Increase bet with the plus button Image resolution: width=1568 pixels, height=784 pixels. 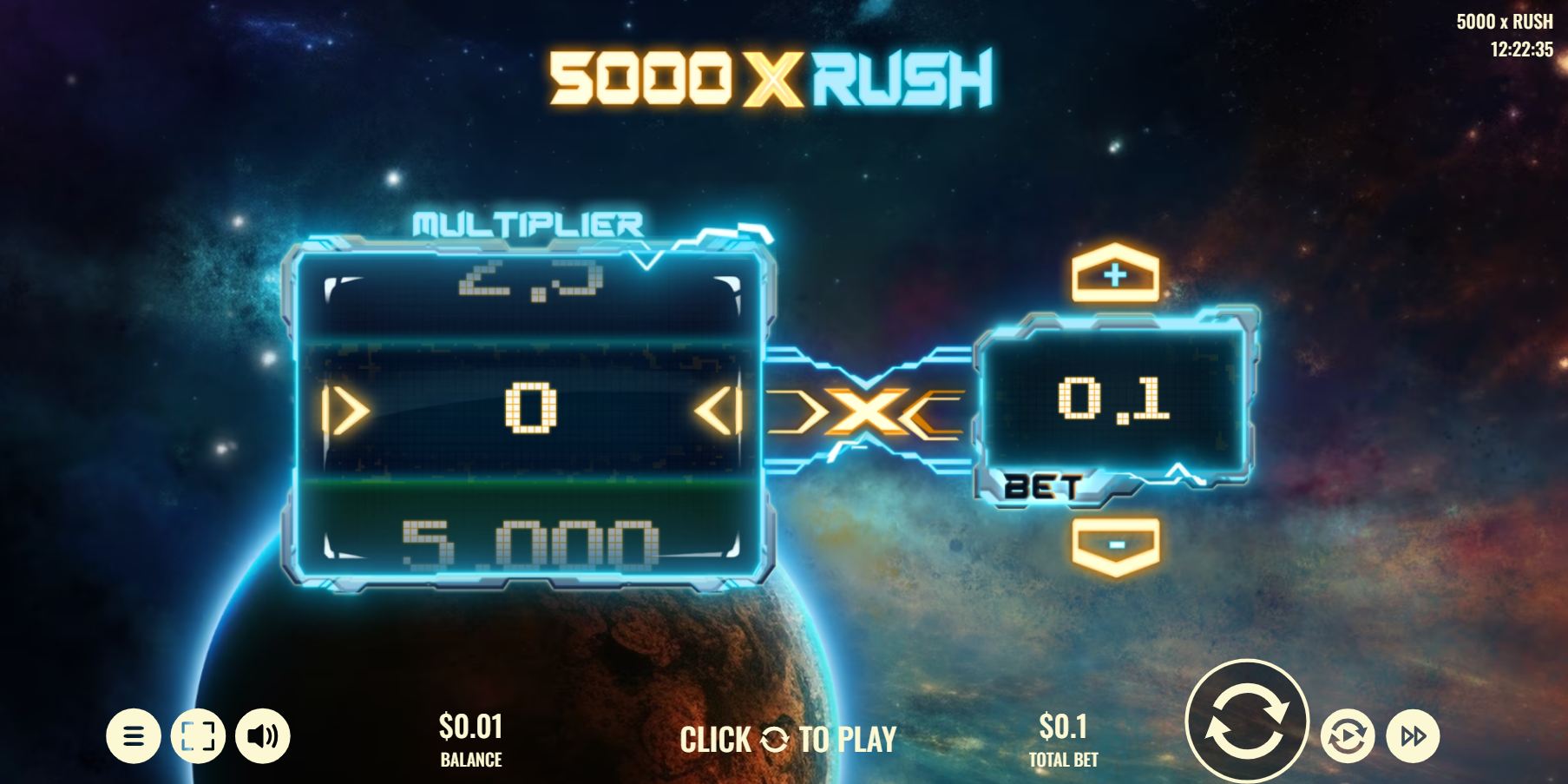coord(1114,276)
